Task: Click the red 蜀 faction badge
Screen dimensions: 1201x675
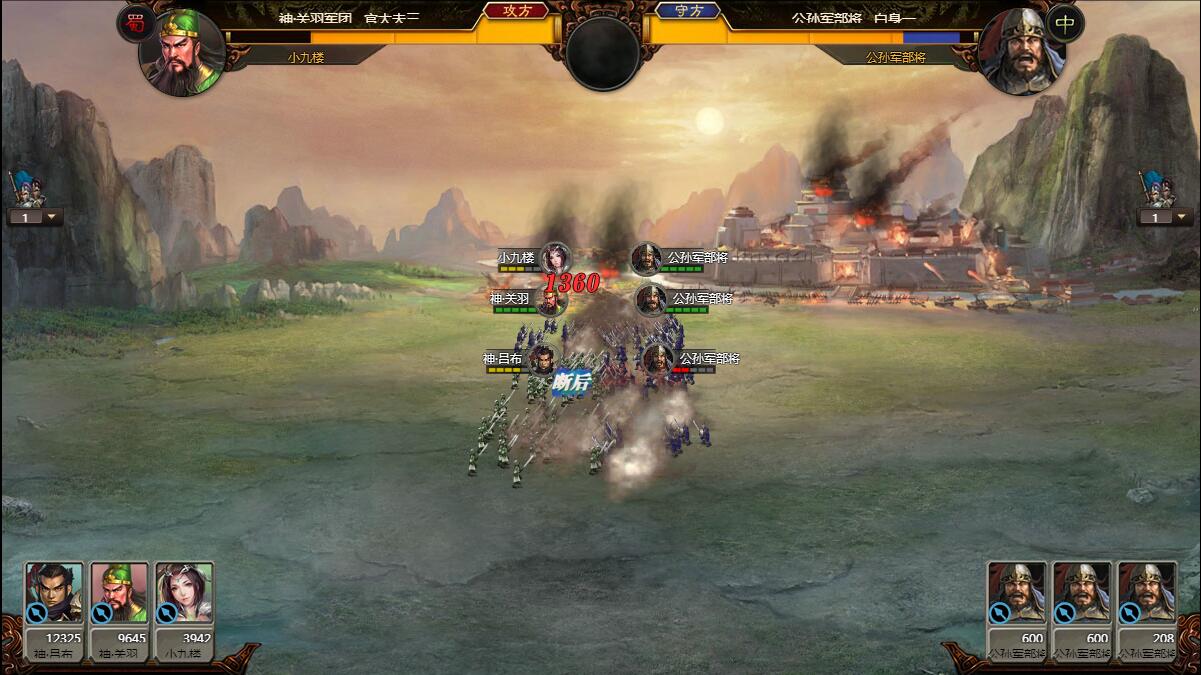Action: click(135, 23)
